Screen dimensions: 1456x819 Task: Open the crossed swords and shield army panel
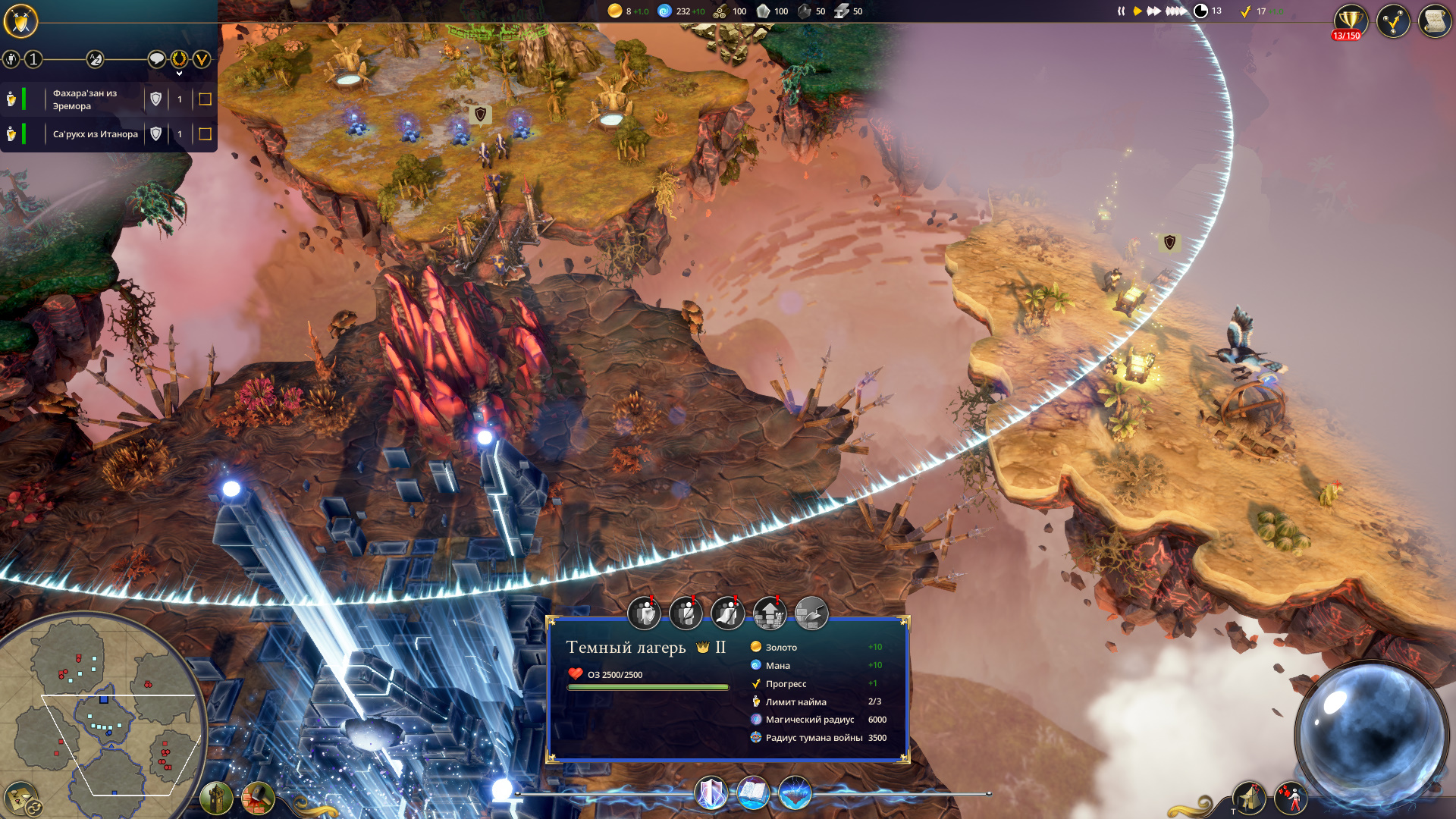[x=20, y=20]
